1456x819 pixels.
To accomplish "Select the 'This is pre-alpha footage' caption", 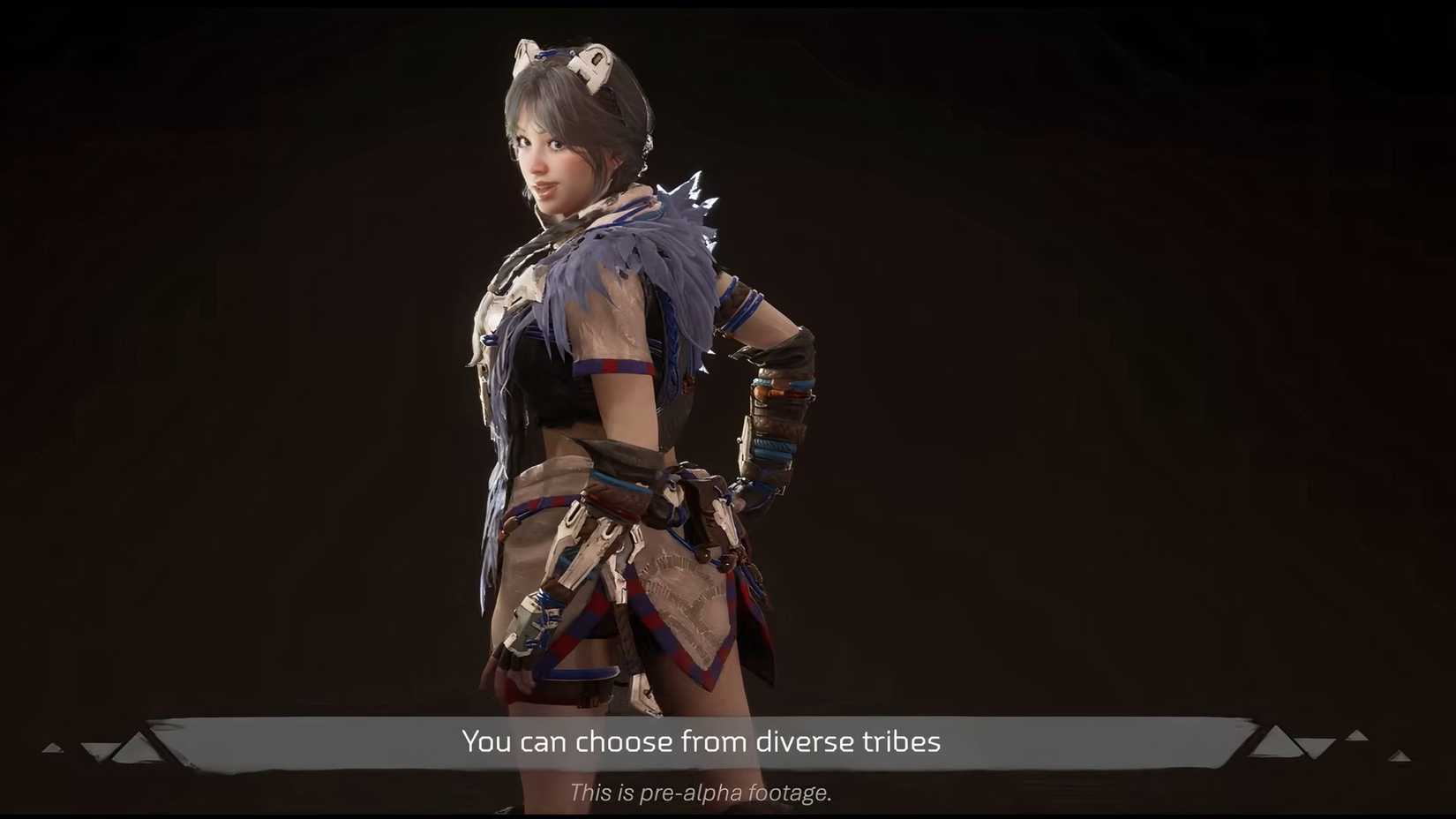I will (x=702, y=793).
